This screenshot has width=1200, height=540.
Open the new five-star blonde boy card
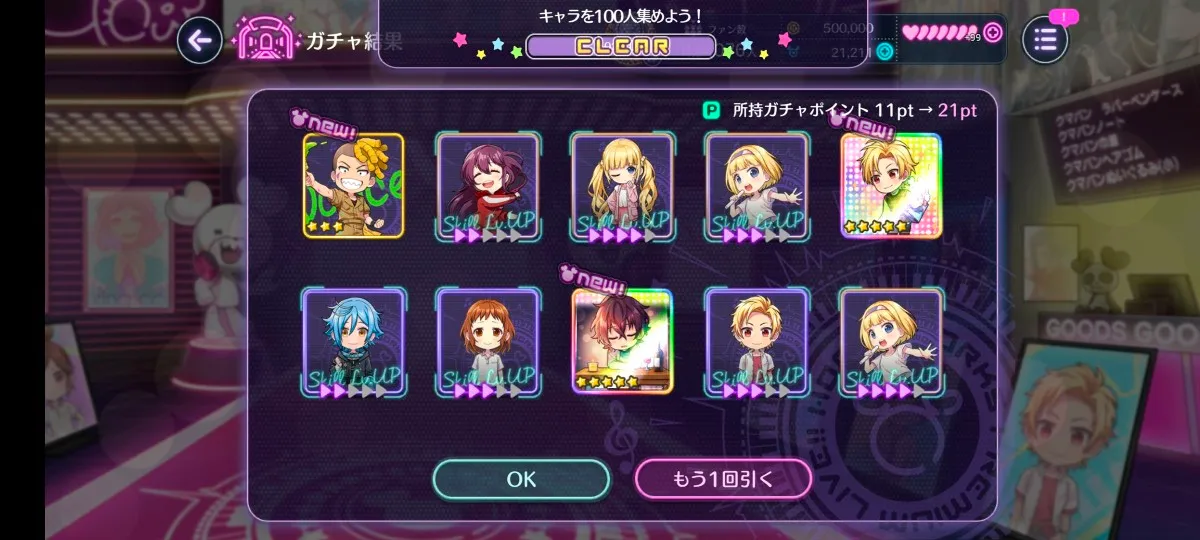(891, 186)
